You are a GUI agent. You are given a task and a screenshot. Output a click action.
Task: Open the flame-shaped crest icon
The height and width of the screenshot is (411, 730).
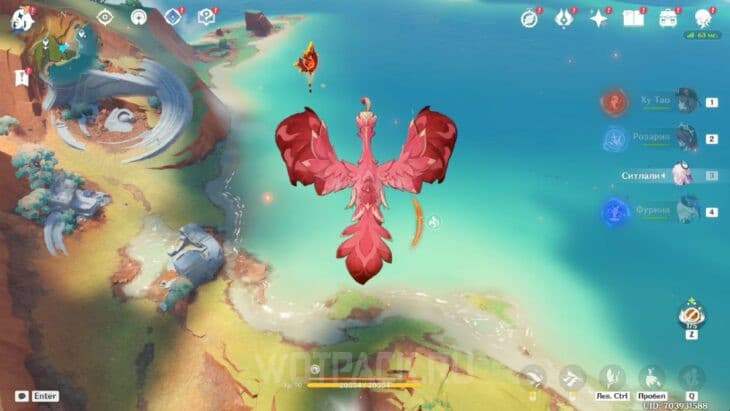pos(564,18)
